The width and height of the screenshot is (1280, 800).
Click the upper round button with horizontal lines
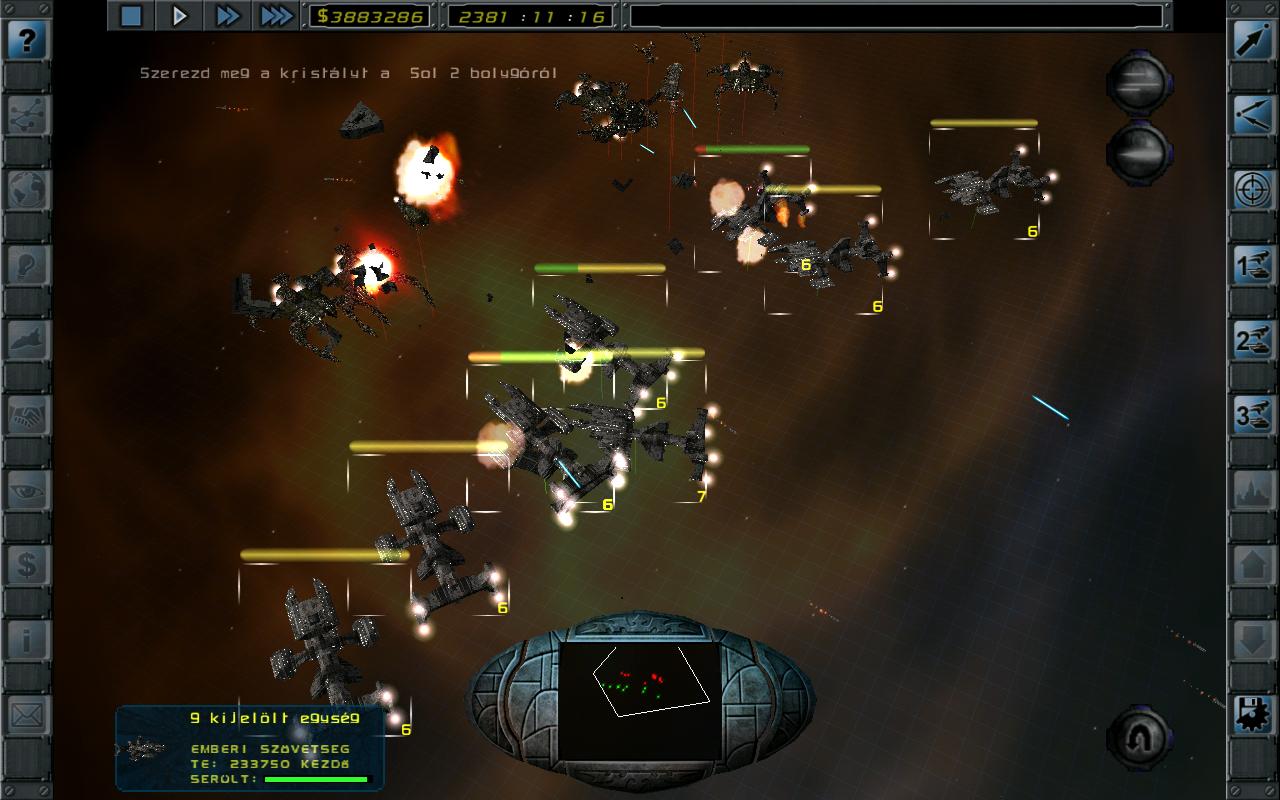click(x=1139, y=84)
